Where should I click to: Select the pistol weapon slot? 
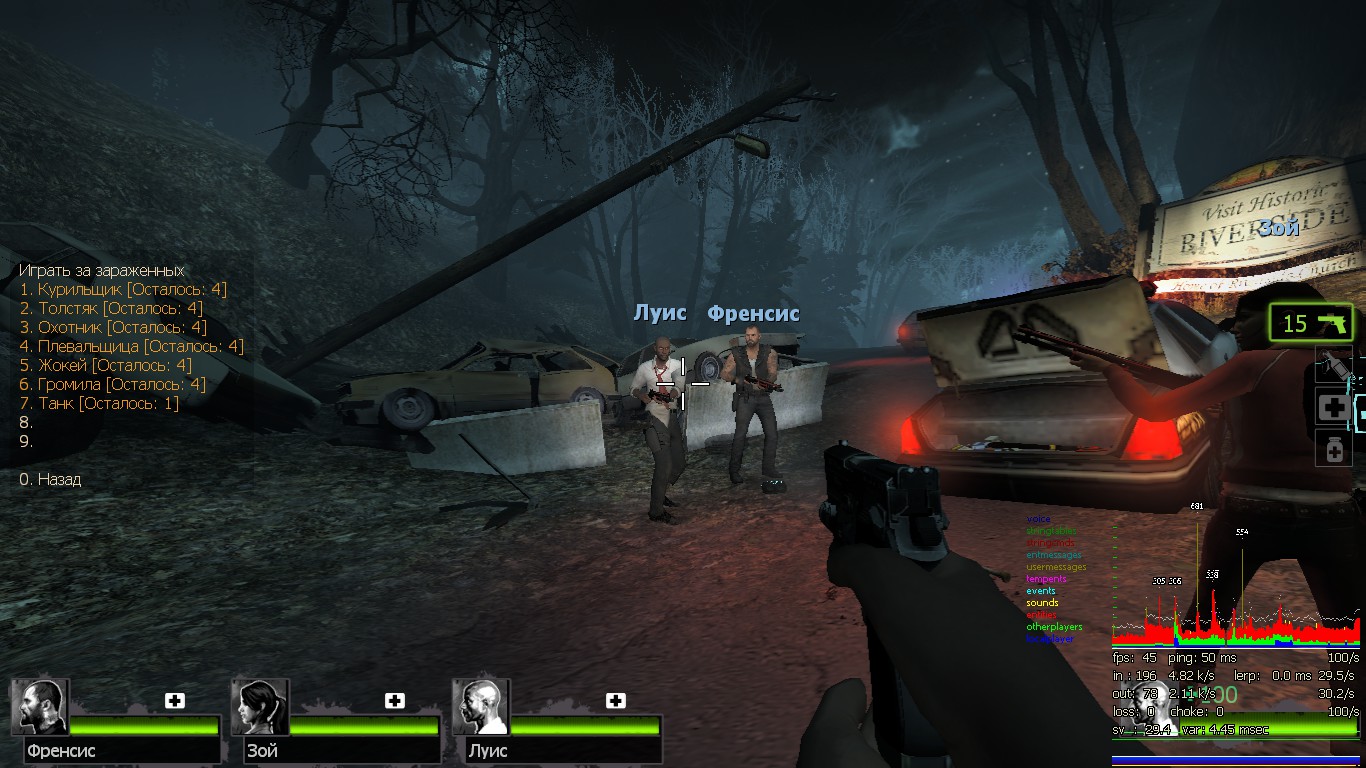tap(1312, 323)
